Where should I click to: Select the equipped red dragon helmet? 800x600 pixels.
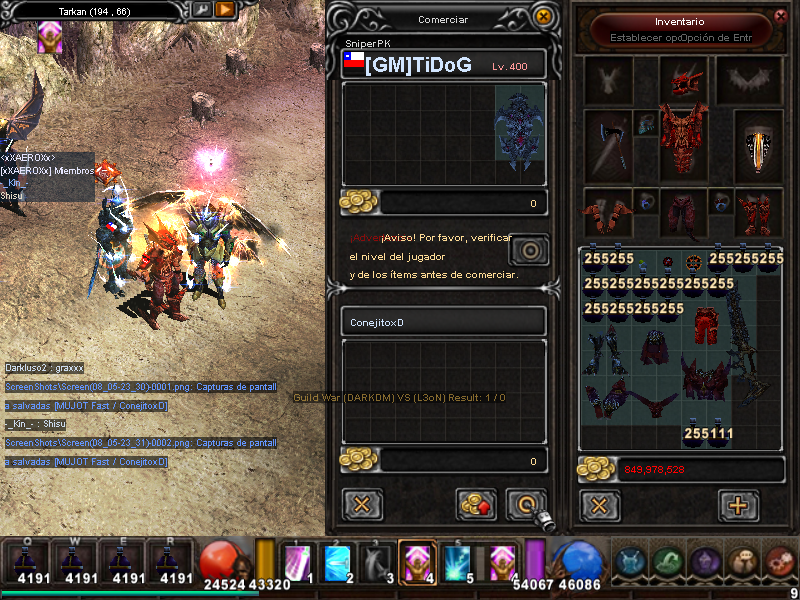683,78
